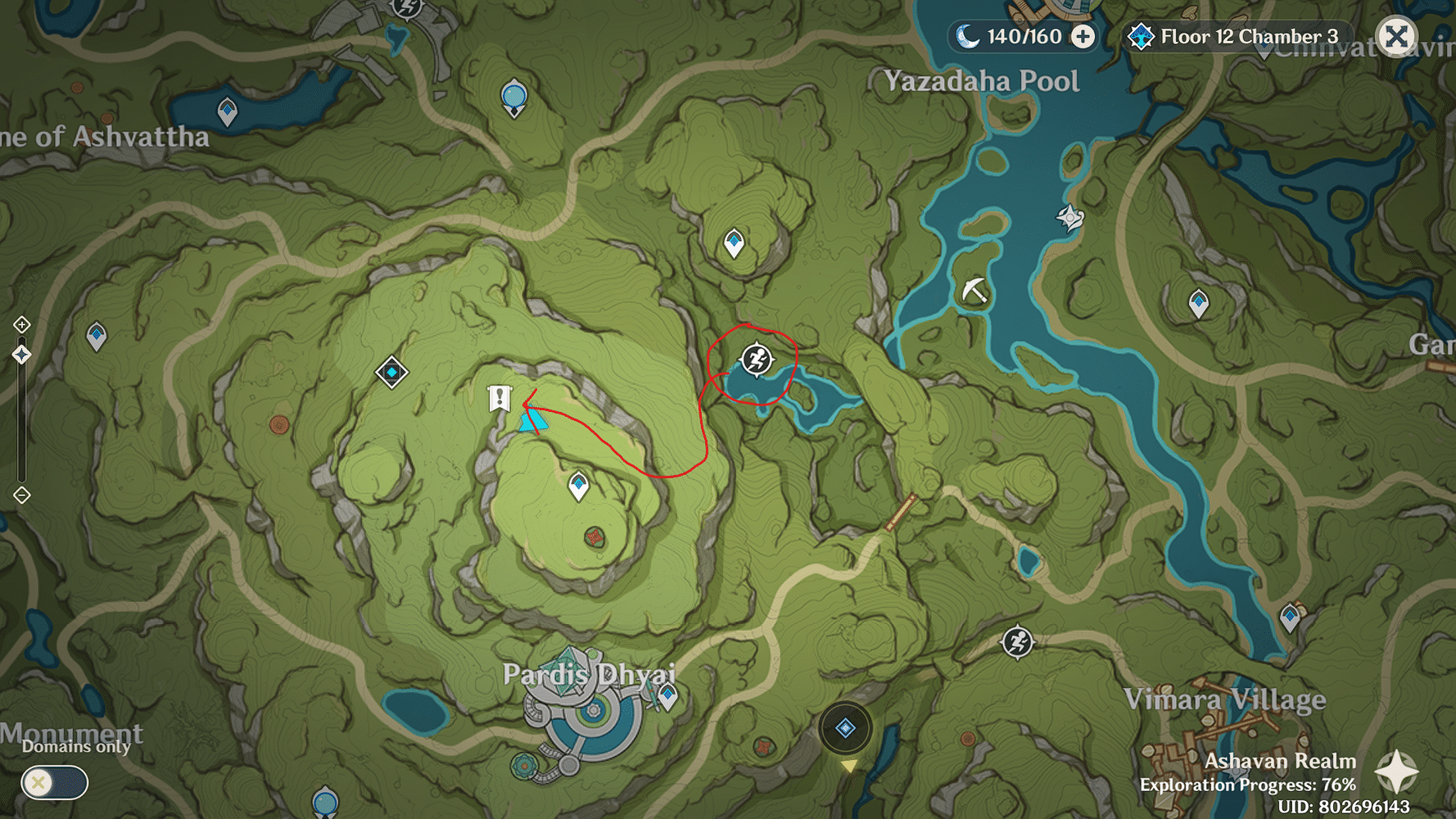Click the plus to replenish Original Resin
1456x819 pixels.
click(x=1084, y=35)
